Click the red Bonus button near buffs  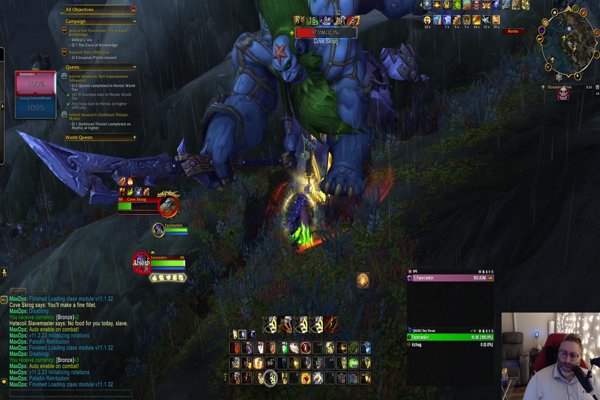[x=513, y=32]
